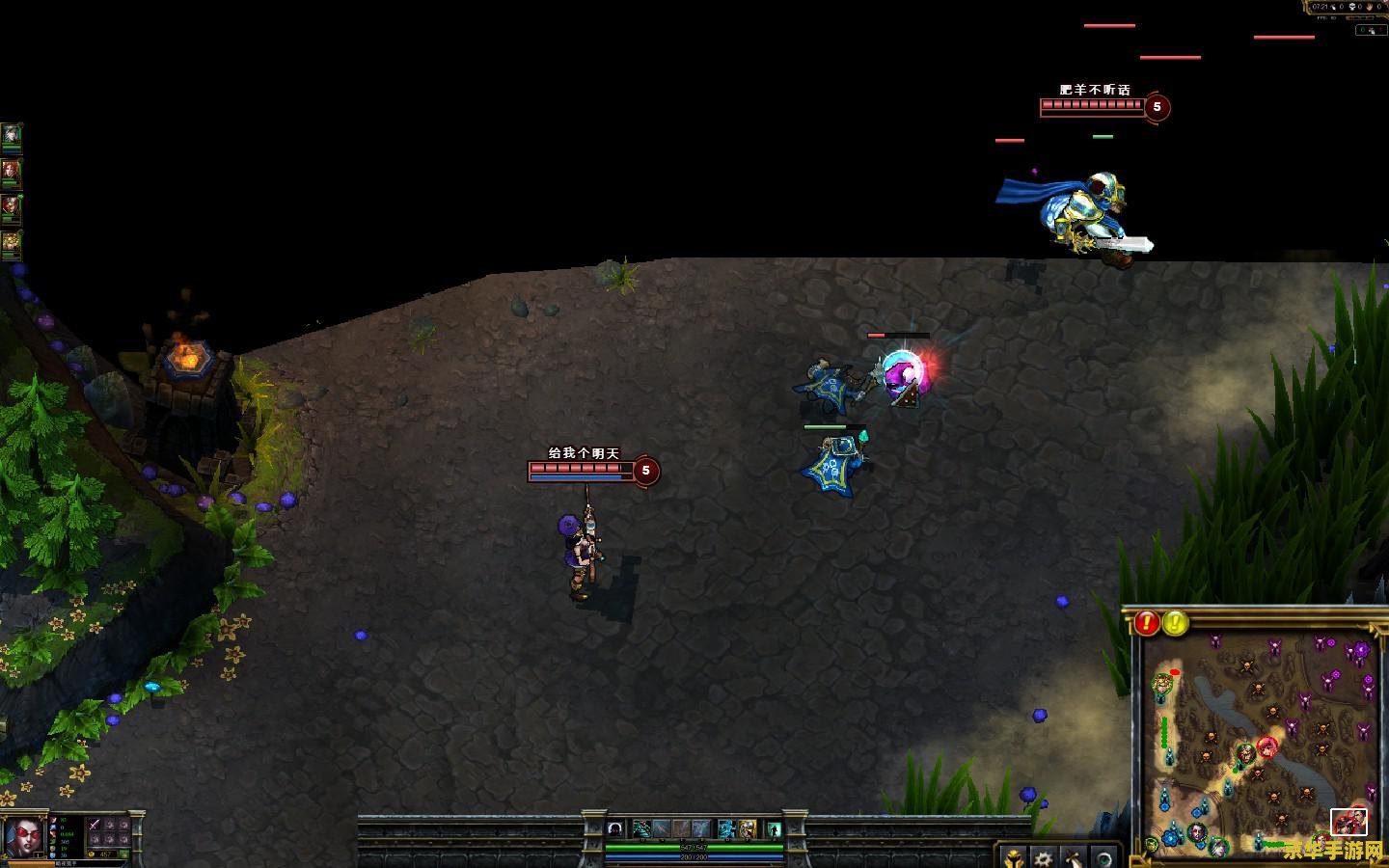Click the green ring icon button
The height and width of the screenshot is (868, 1389).
1103,857
